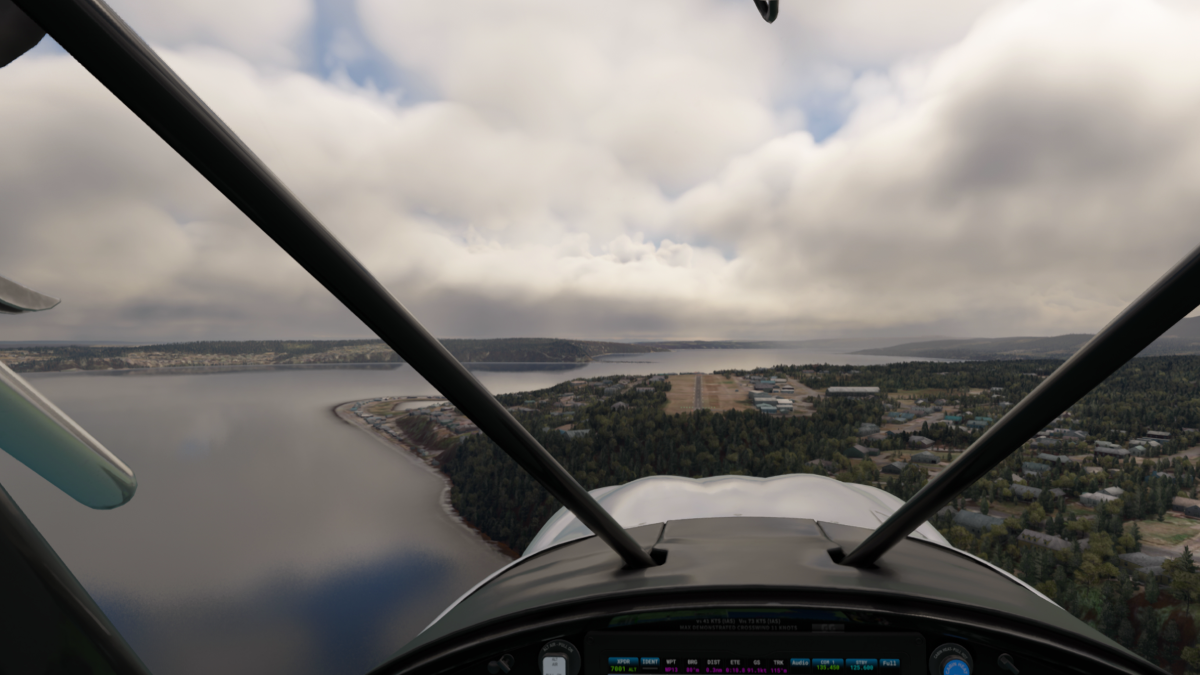Open the XPDR transponder field
1200x675 pixels.
point(622,662)
